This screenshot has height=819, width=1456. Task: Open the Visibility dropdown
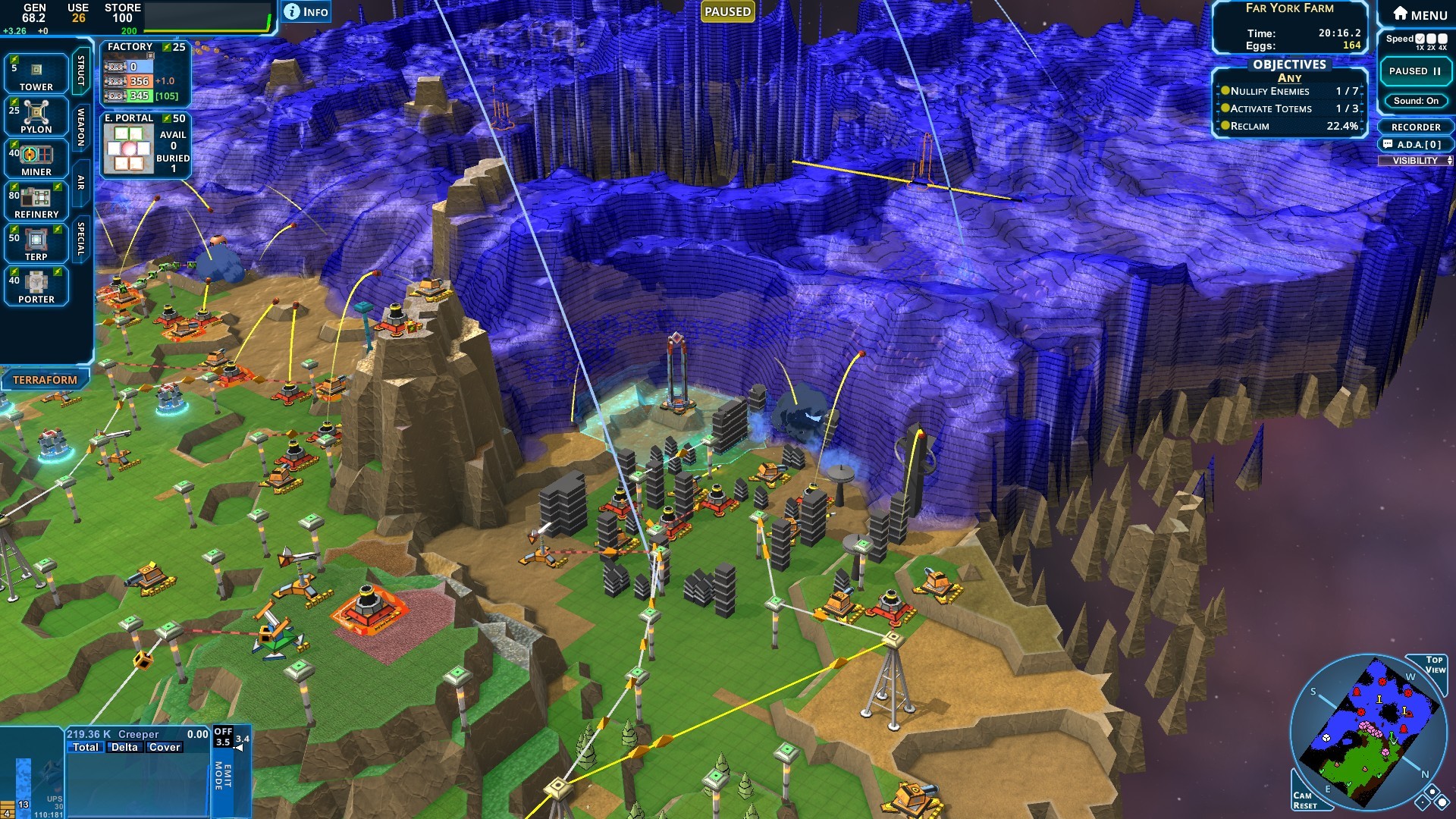coord(1415,159)
